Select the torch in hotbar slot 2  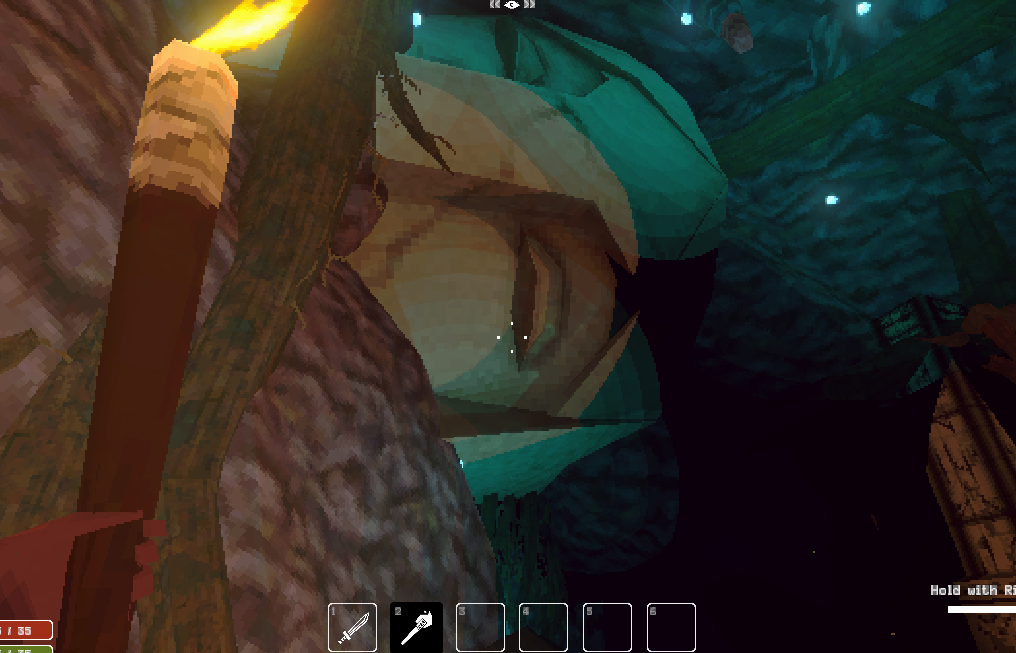coord(416,628)
